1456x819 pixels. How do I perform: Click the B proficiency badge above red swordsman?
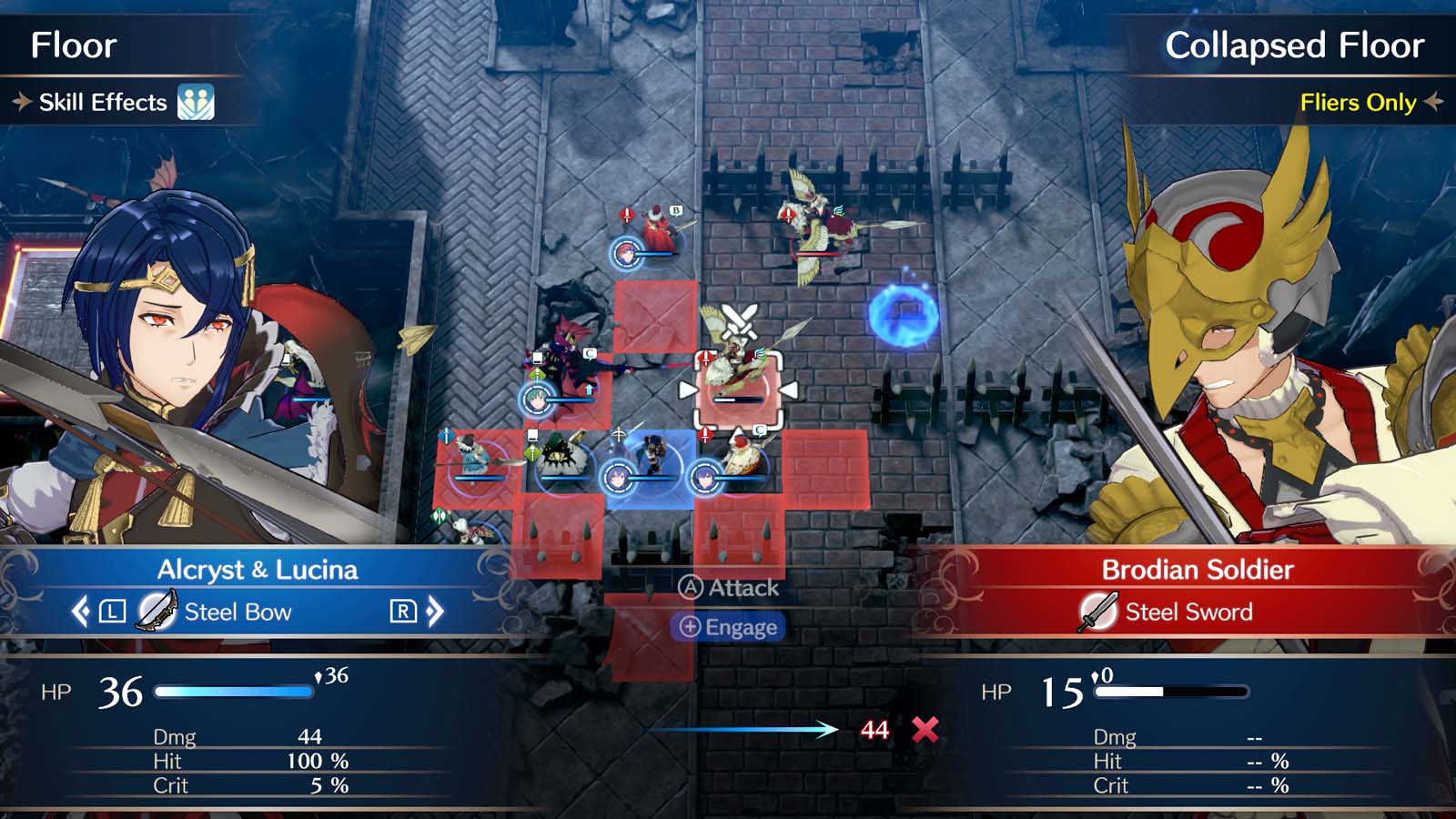click(676, 210)
